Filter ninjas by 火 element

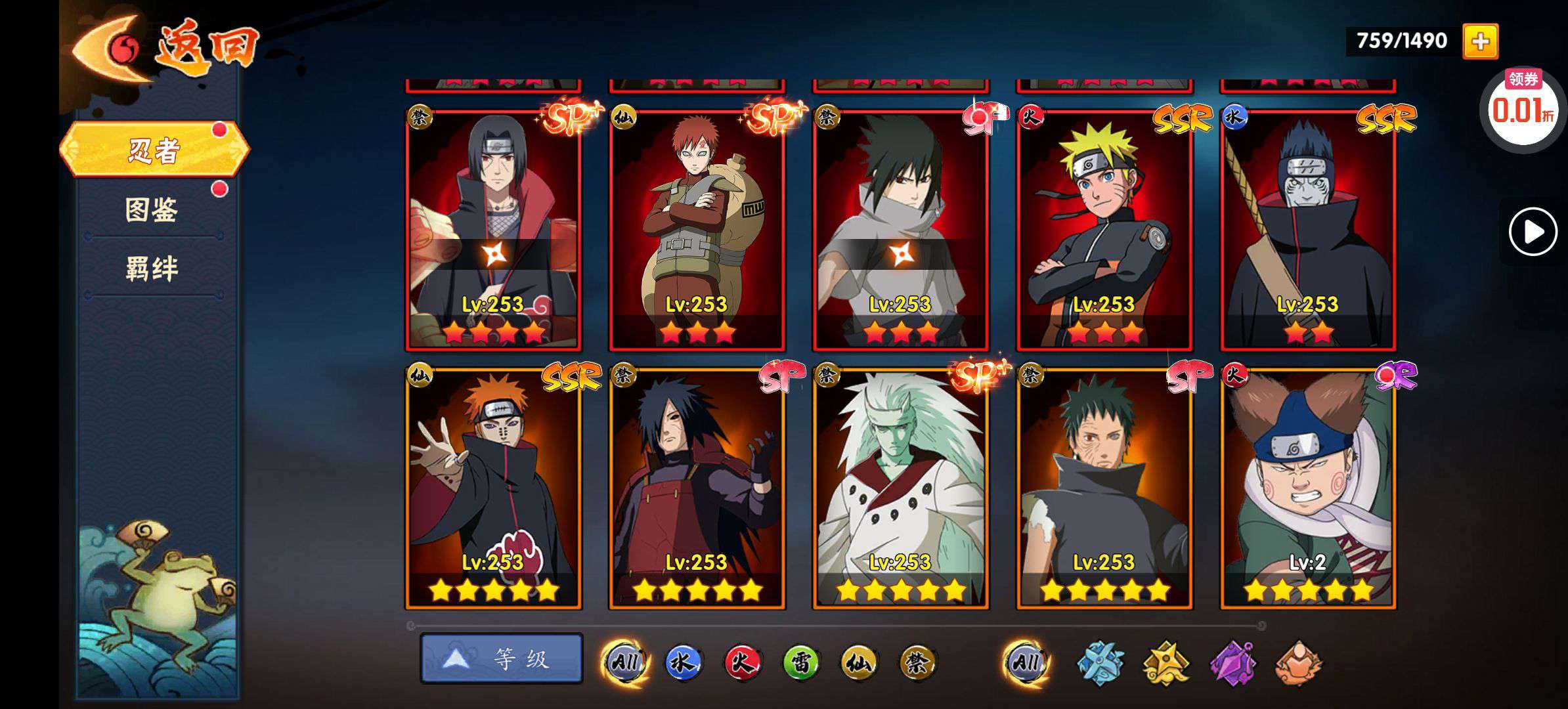pos(741,662)
